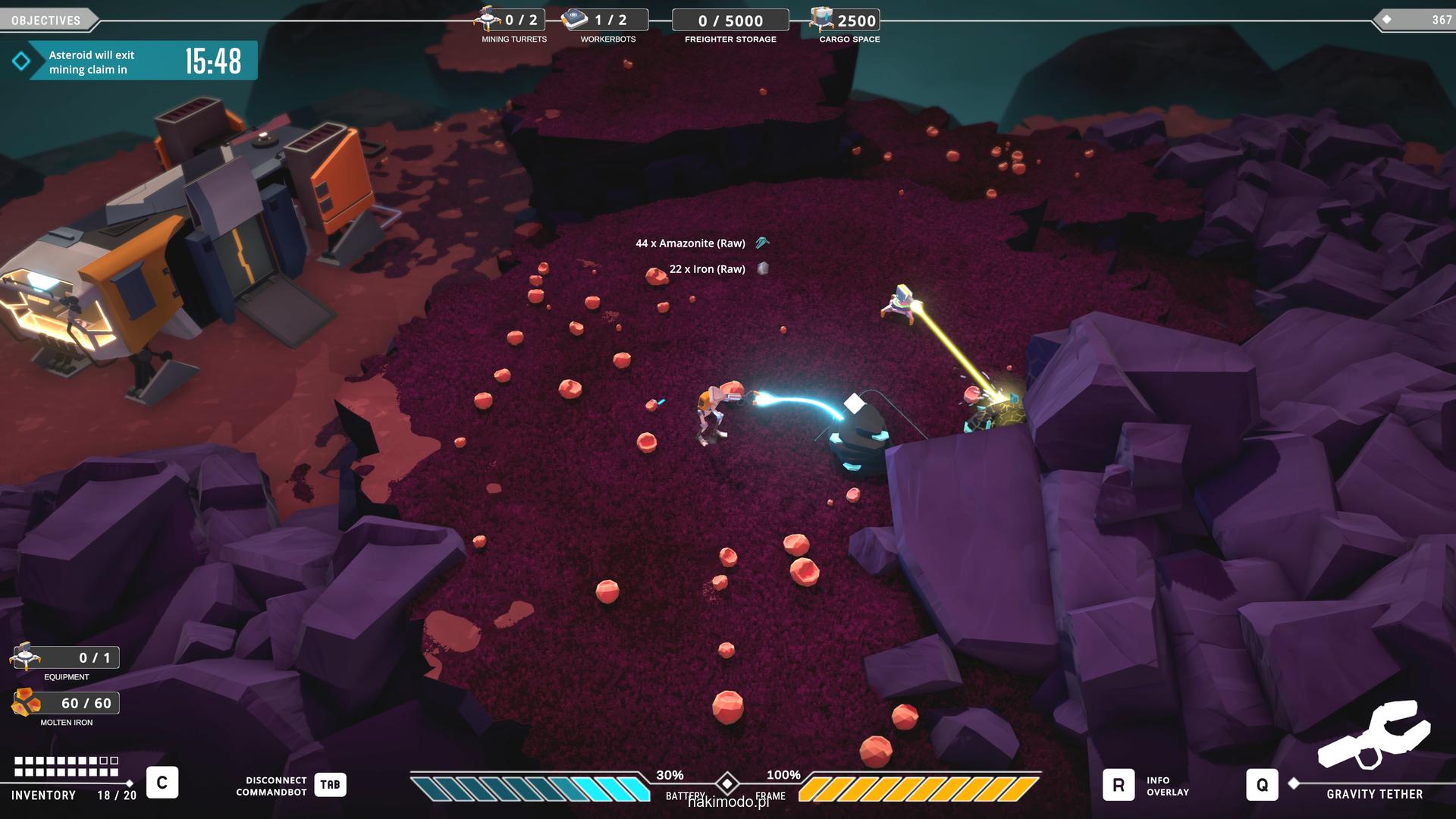Open the Objectives panel
Screen dimensions: 1456x819
[x=47, y=20]
